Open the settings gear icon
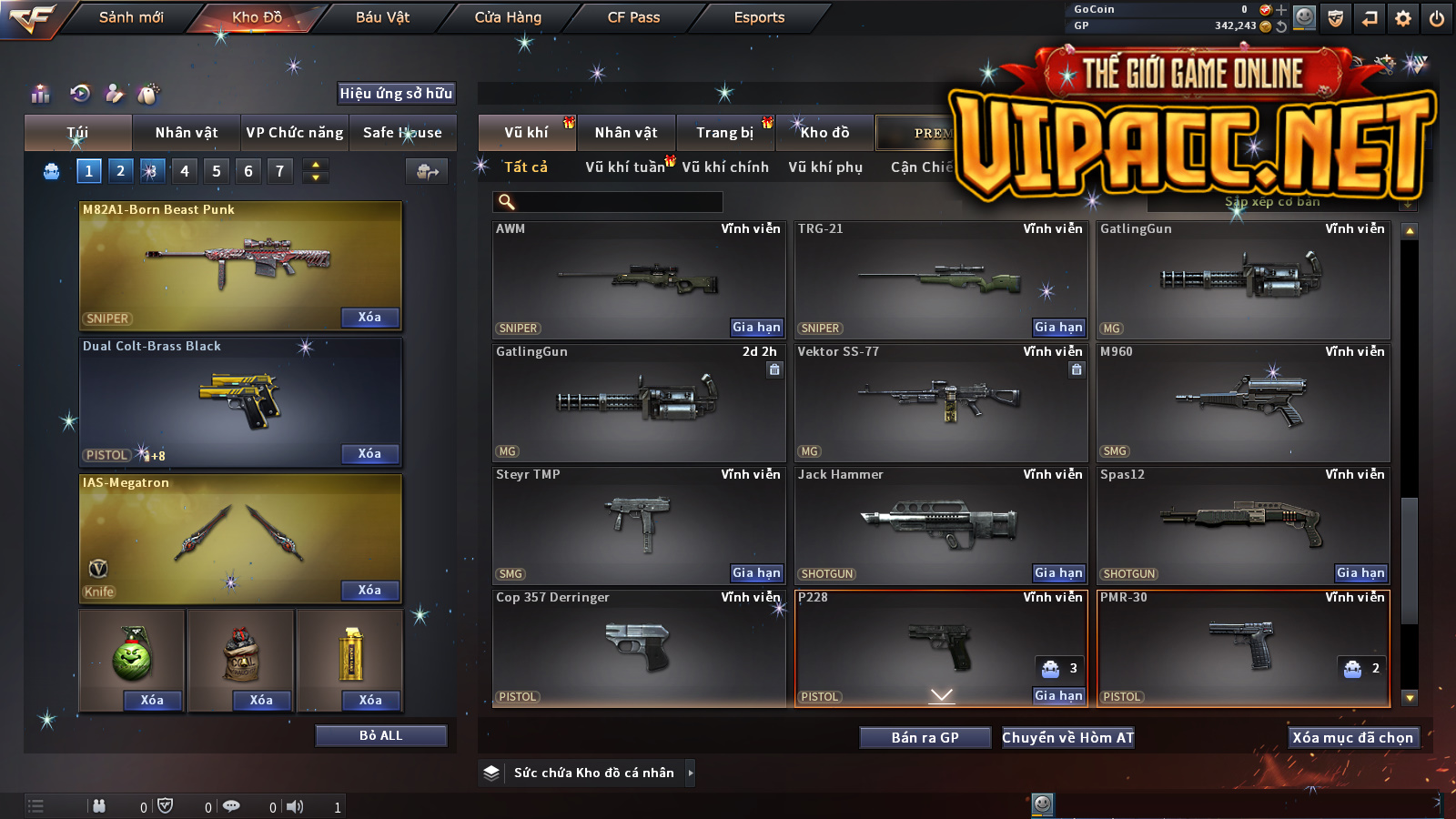This screenshot has height=819, width=1456. tap(1403, 18)
